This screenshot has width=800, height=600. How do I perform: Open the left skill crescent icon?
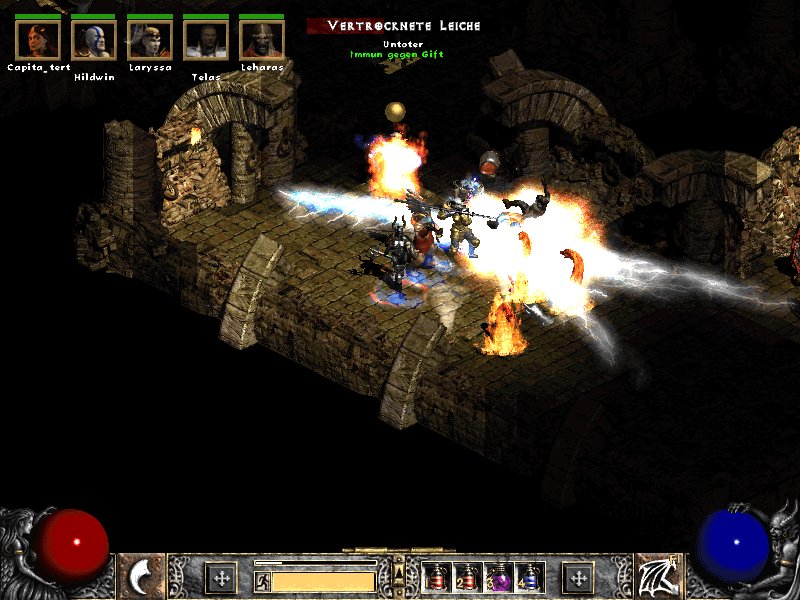pyautogui.click(x=141, y=577)
